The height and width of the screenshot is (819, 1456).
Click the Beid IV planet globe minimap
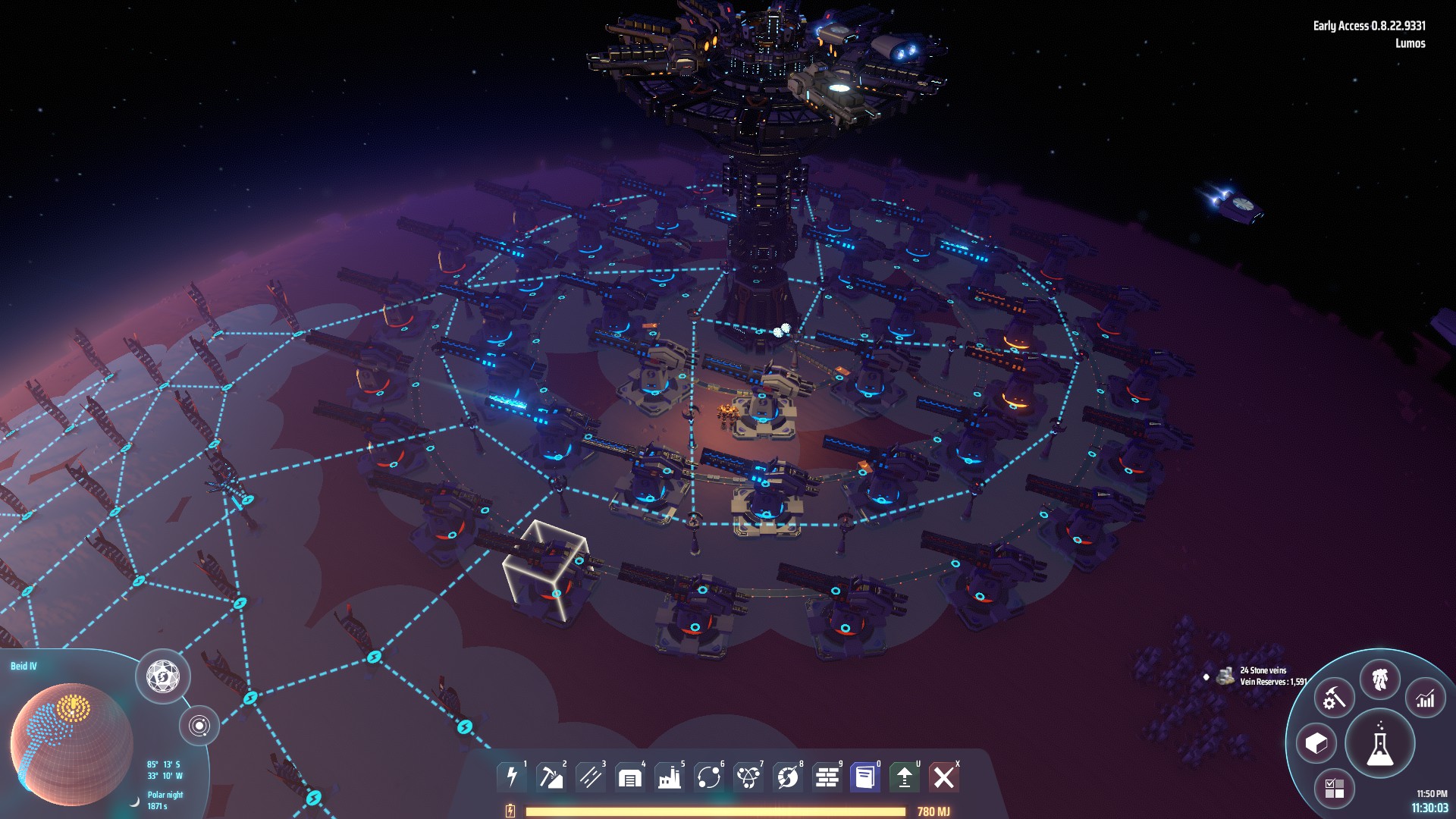coord(71,744)
